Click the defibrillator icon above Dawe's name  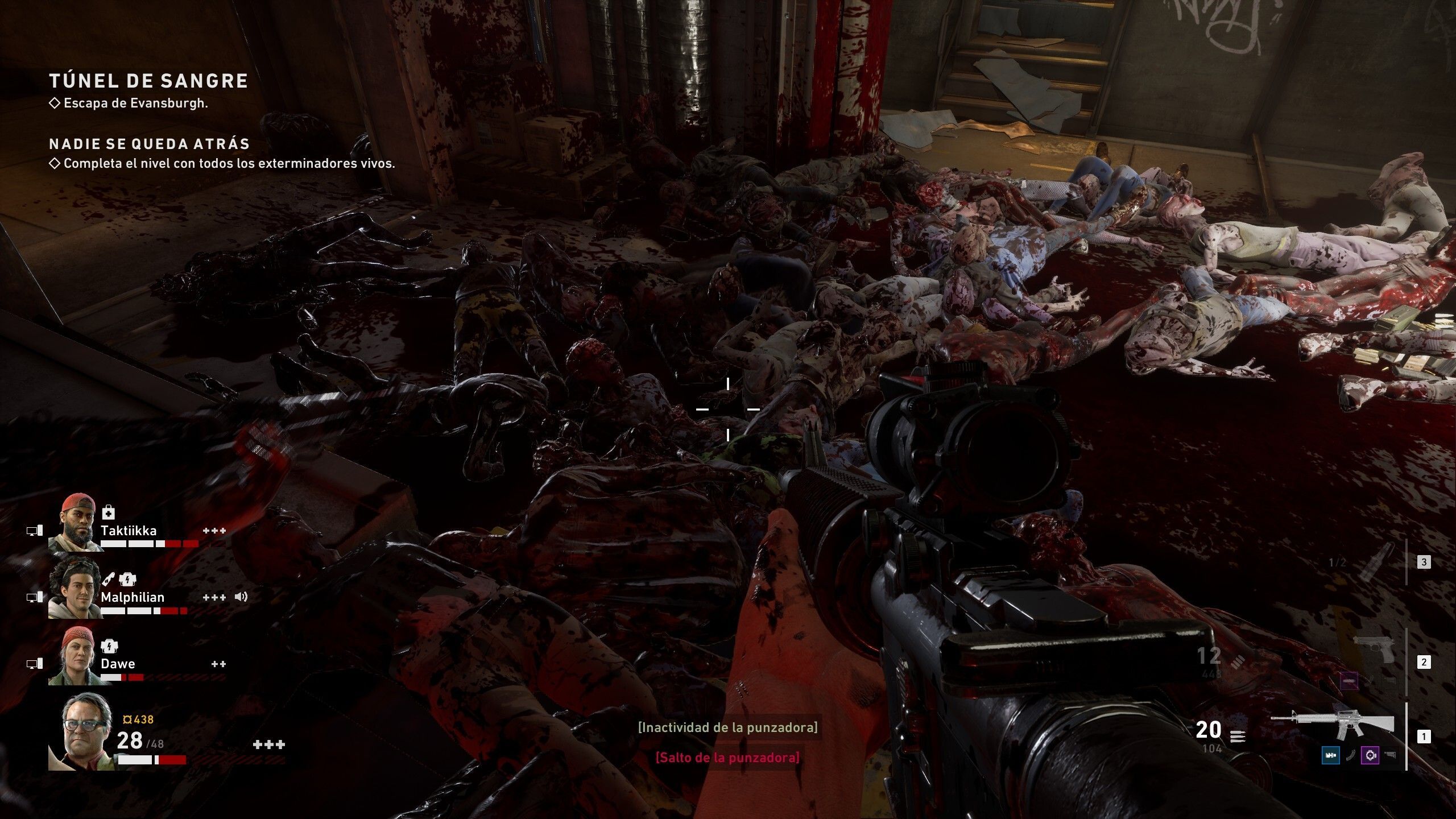(109, 646)
